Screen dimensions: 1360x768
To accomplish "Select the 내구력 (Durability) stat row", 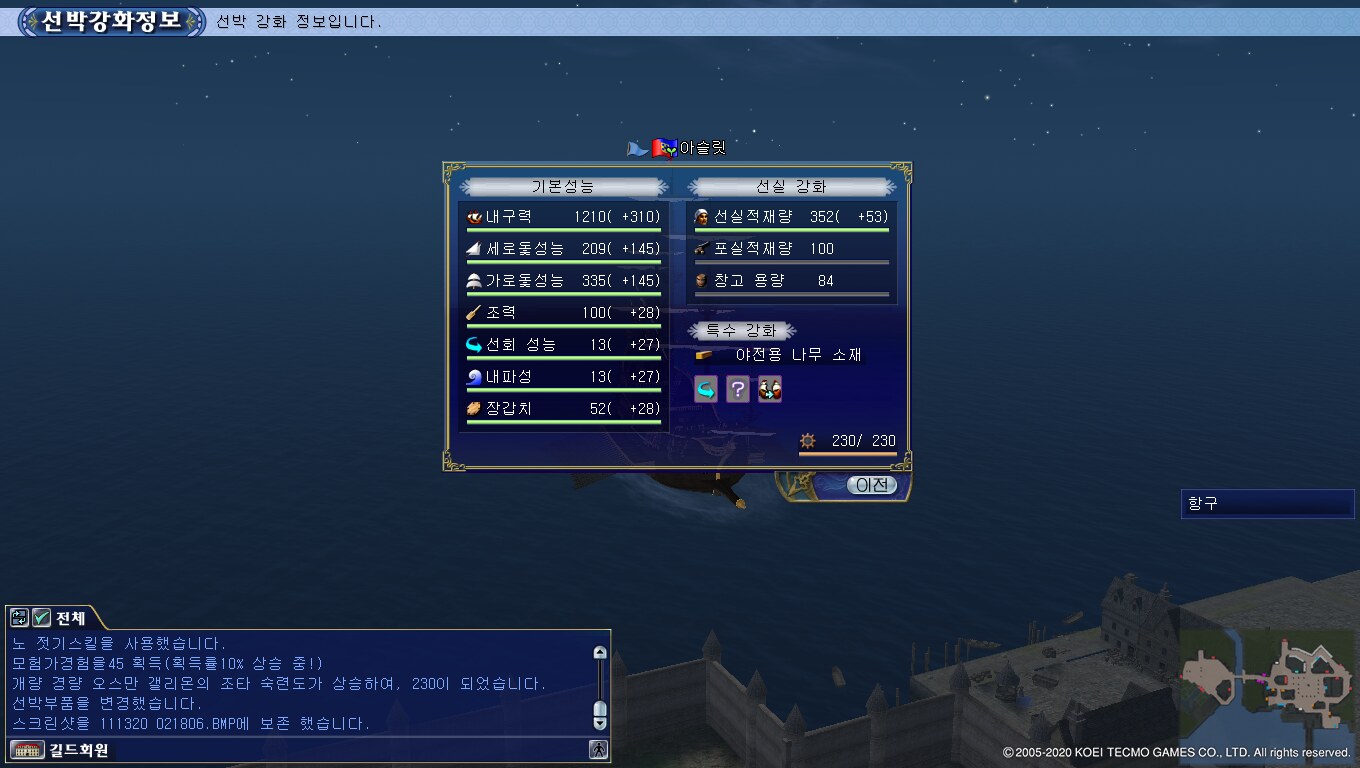I will pos(564,217).
